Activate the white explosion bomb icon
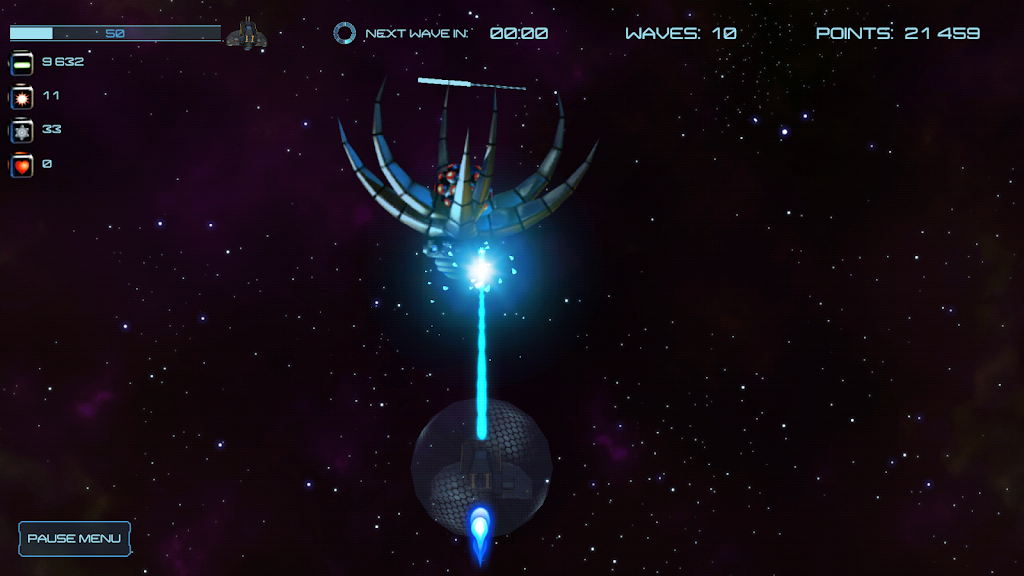 pos(22,98)
